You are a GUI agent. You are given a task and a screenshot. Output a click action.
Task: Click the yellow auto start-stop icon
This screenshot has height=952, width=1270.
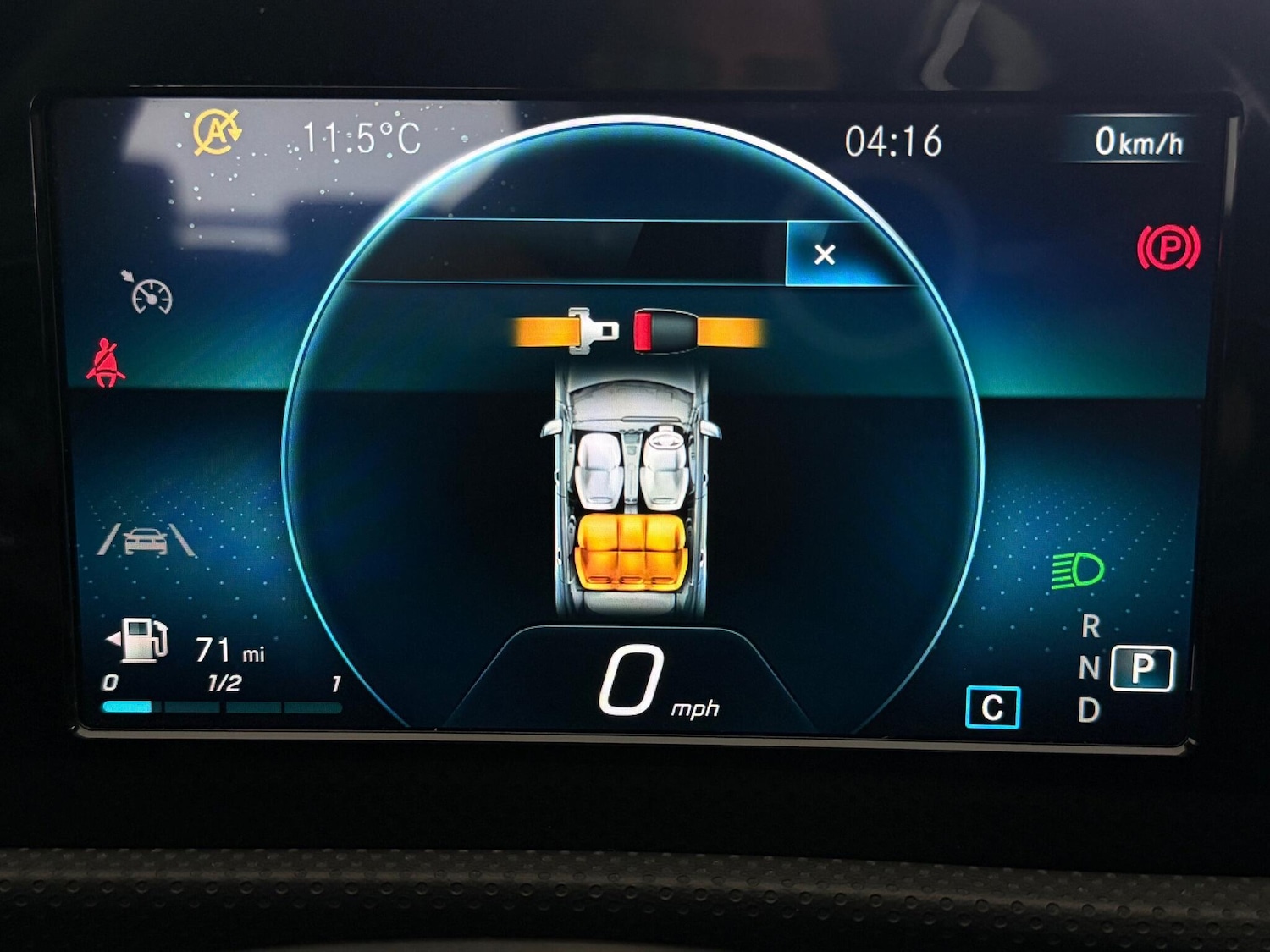click(x=217, y=133)
